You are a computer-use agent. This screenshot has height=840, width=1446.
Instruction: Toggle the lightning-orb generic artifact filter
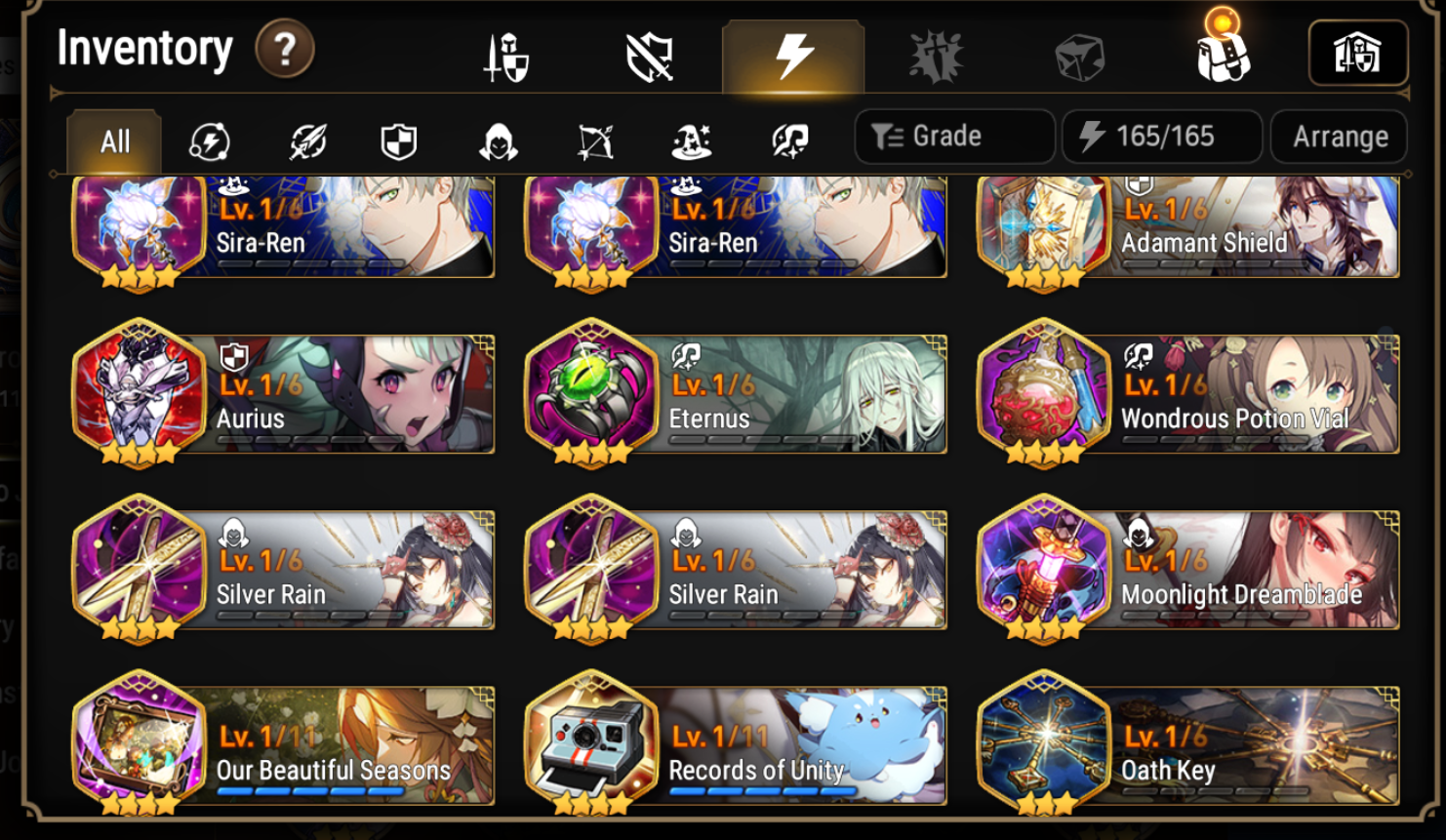[x=210, y=141]
